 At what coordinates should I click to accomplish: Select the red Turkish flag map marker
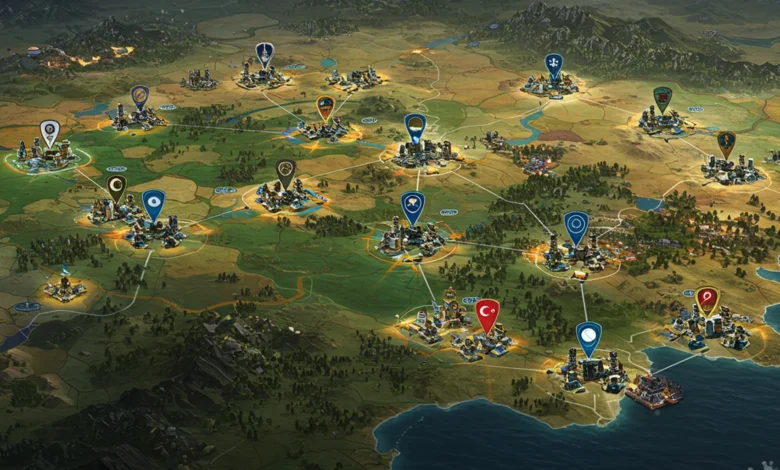pyautogui.click(x=487, y=314)
